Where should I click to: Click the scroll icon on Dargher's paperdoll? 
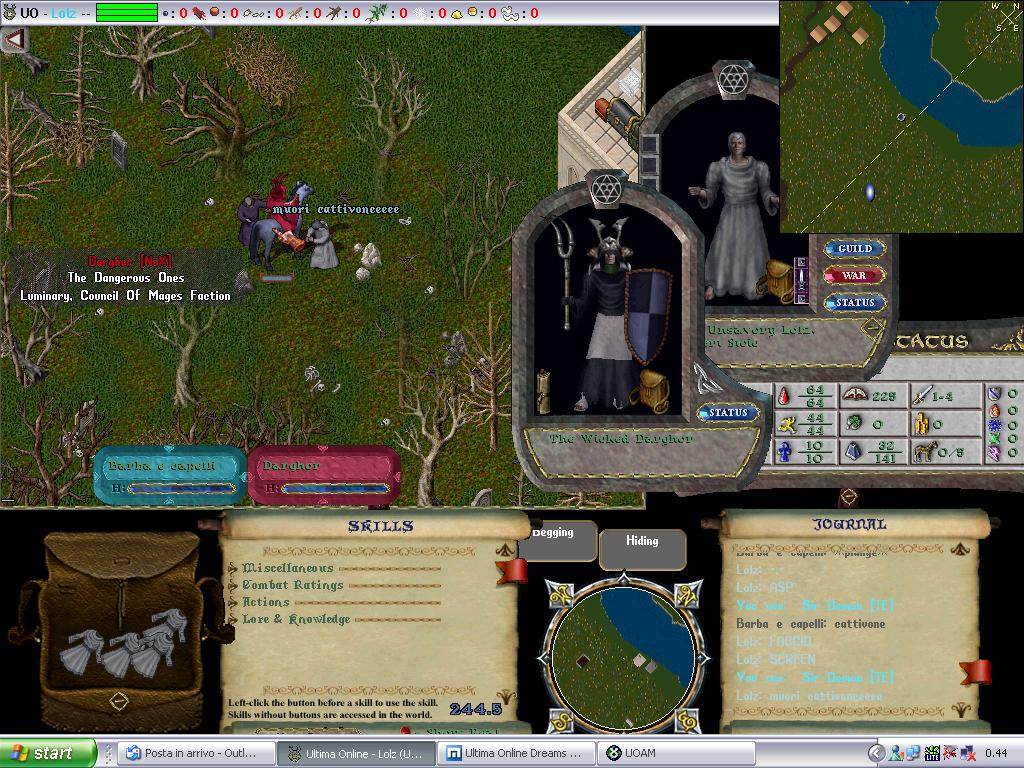(x=545, y=388)
